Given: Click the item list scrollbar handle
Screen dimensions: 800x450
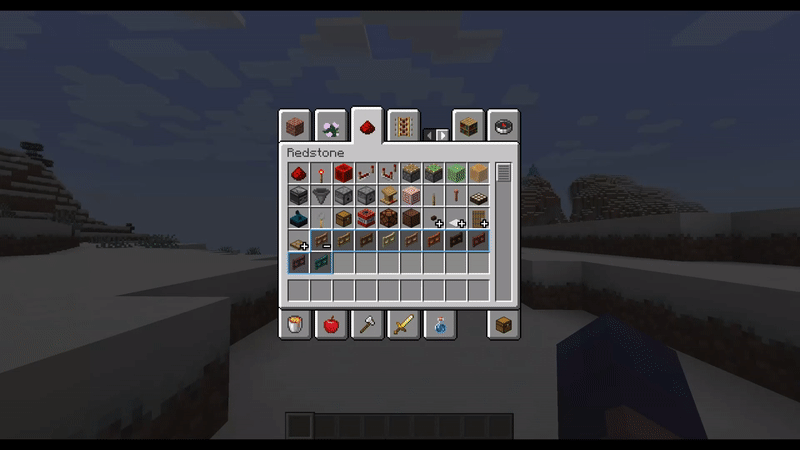Looking at the screenshot, I should (x=503, y=172).
